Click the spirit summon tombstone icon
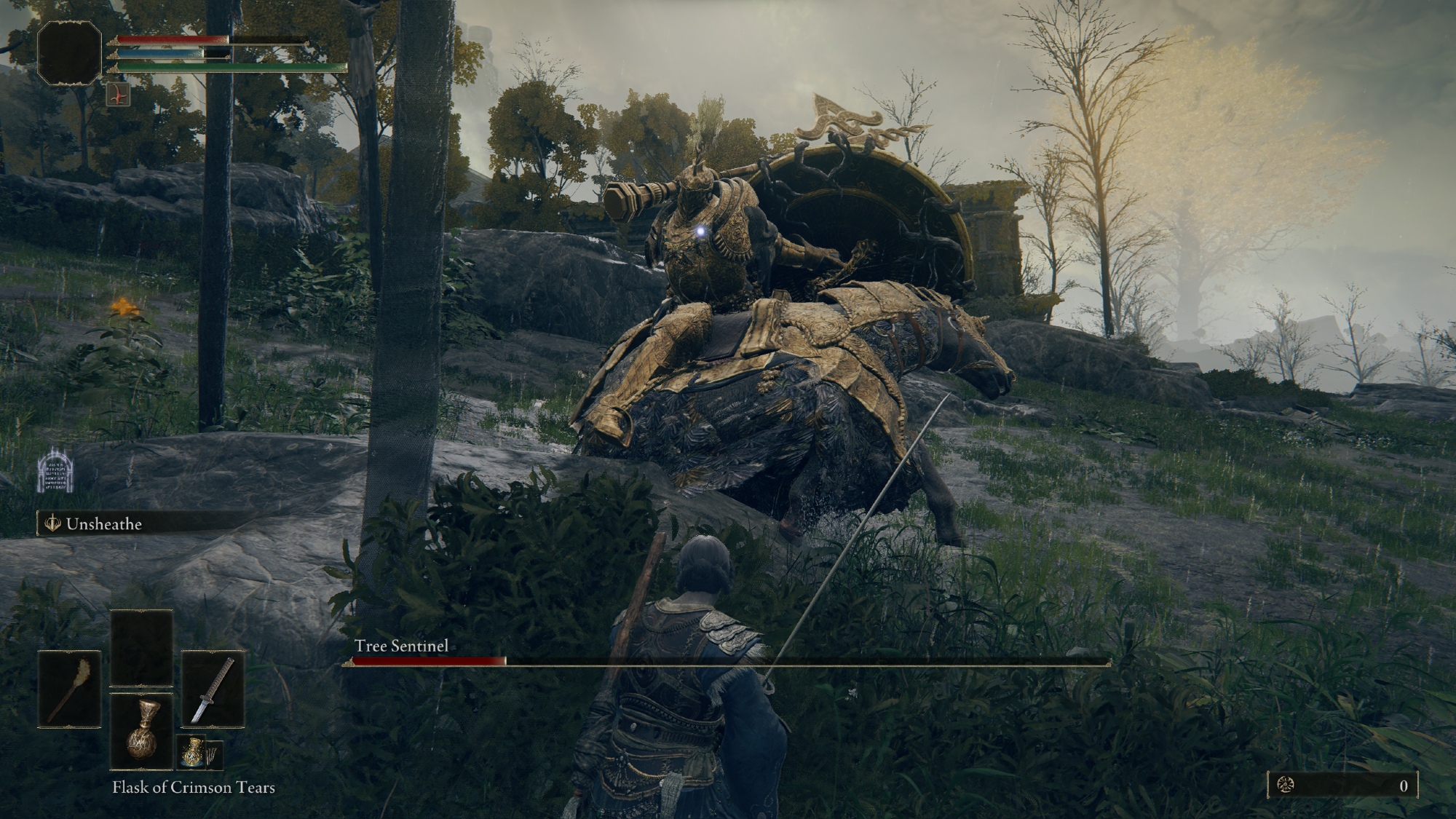This screenshot has height=819, width=1456. coord(57,470)
